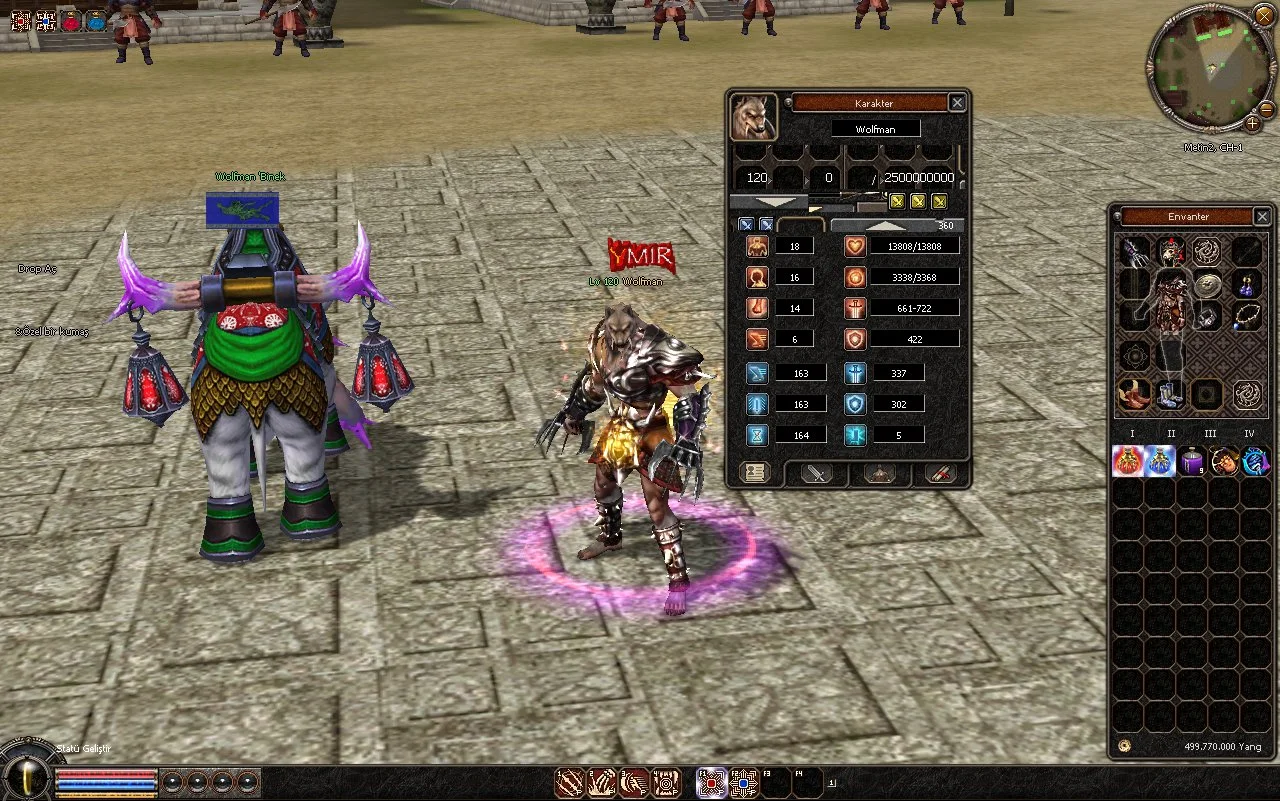This screenshot has width=1280, height=801.
Task: Use the F2 blue potion quickslot
Action: coord(743,782)
